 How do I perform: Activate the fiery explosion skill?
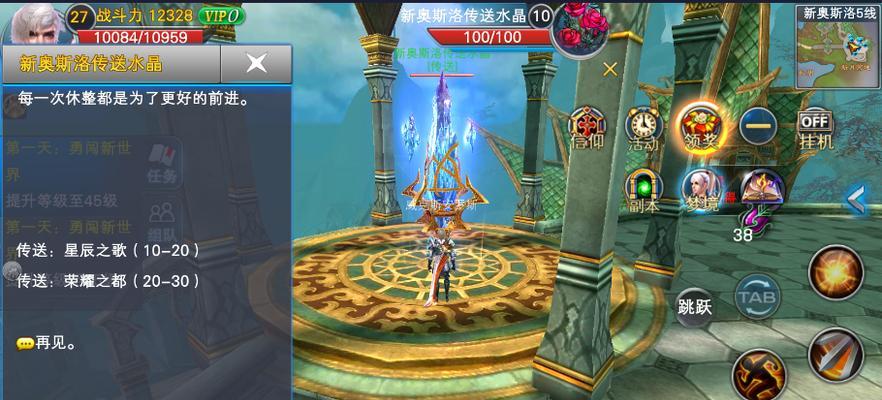[x=835, y=270]
